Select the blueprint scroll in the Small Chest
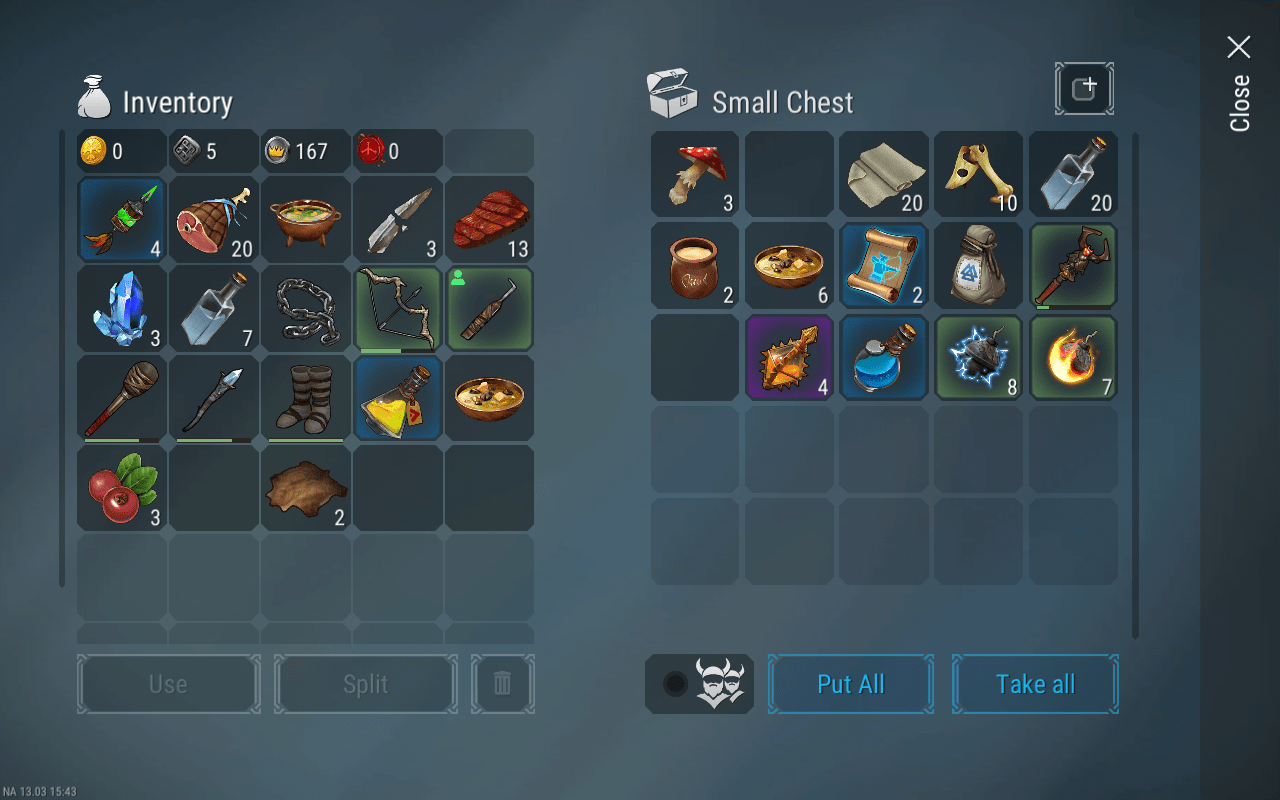 click(884, 265)
